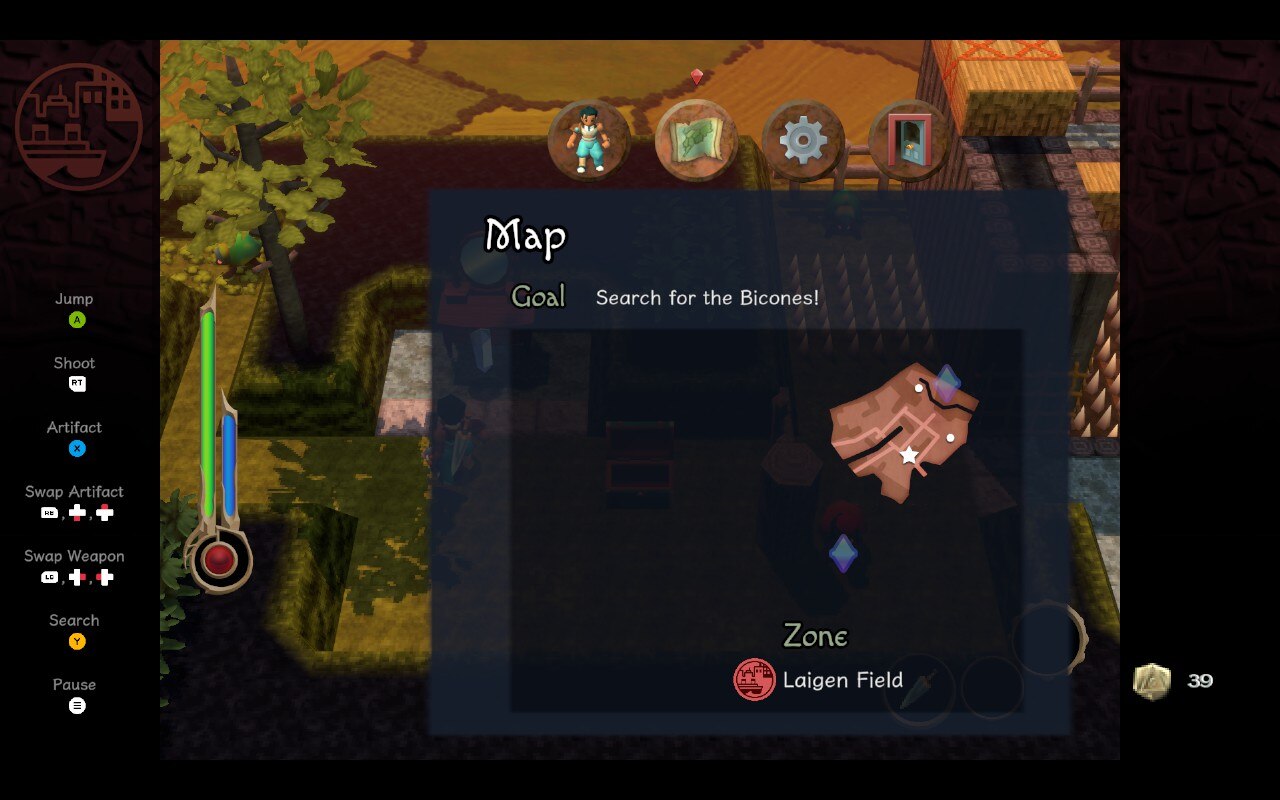Click the star player marker on map
Screen dimensions: 1280x800
coord(907,455)
